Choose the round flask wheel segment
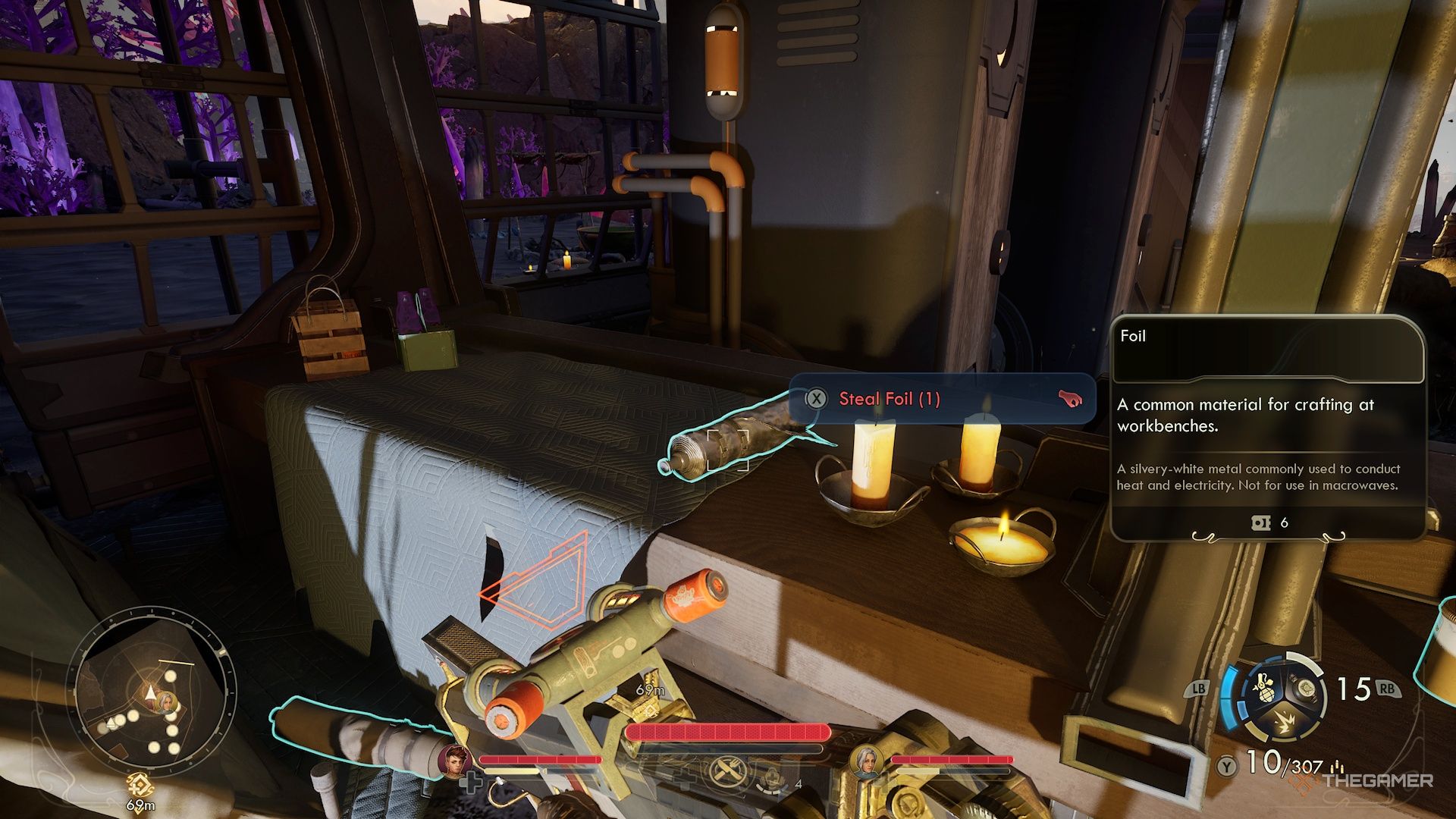 click(x=1304, y=689)
